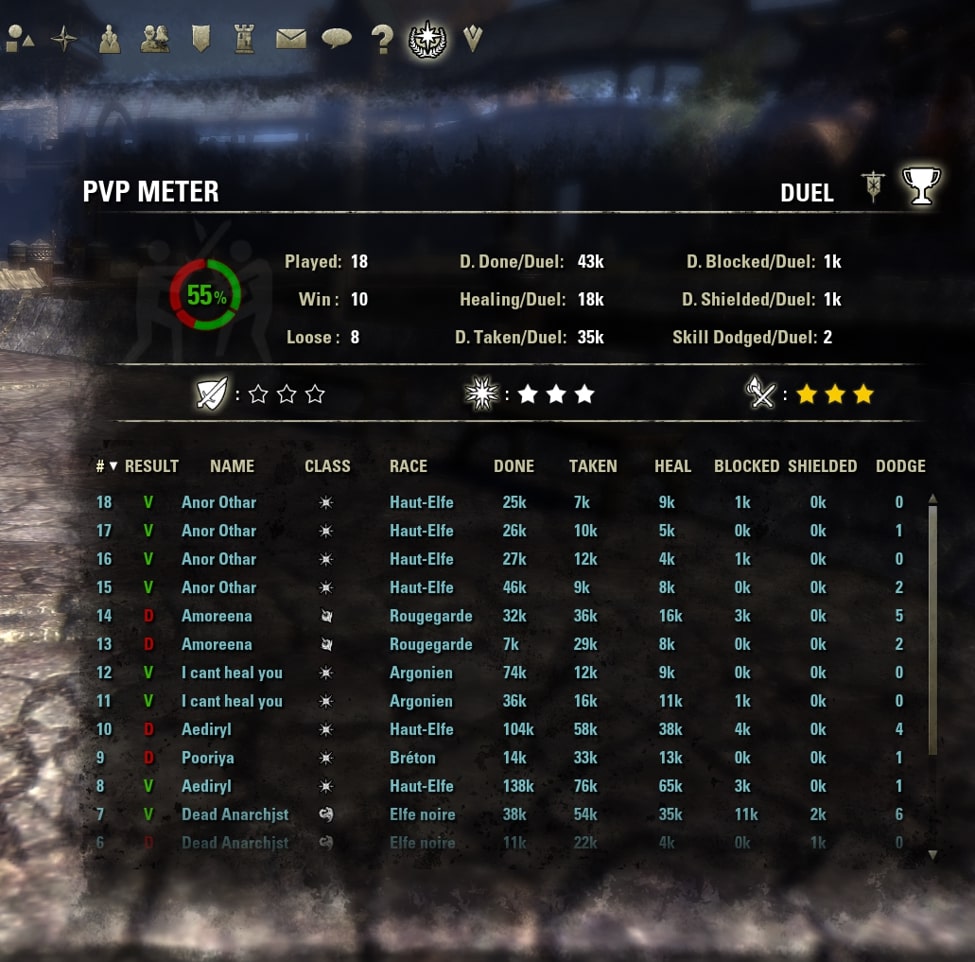Switch to the banner flag tab
975x962 pixels.
(x=873, y=187)
